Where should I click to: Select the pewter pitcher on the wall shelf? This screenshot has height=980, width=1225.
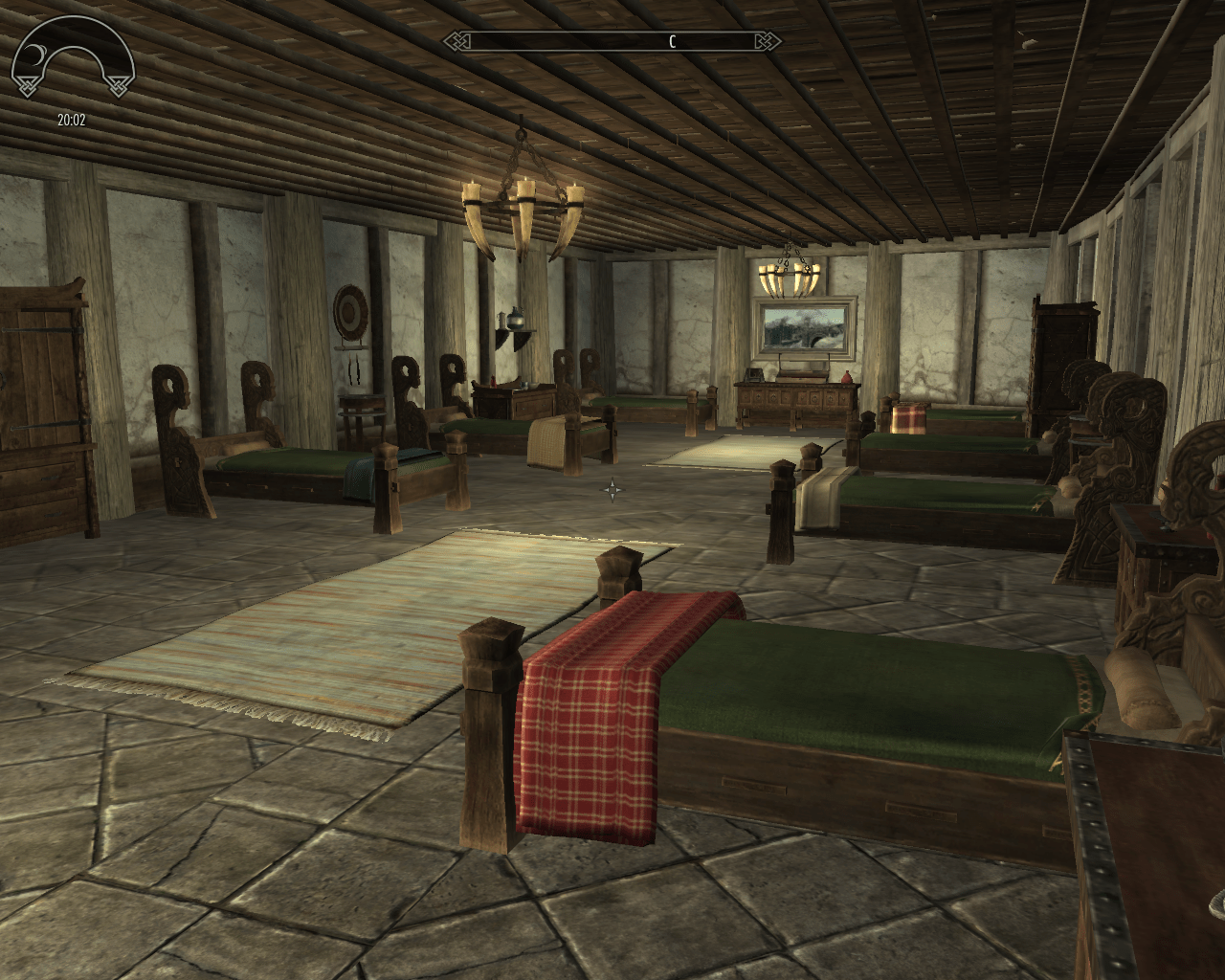tap(513, 317)
